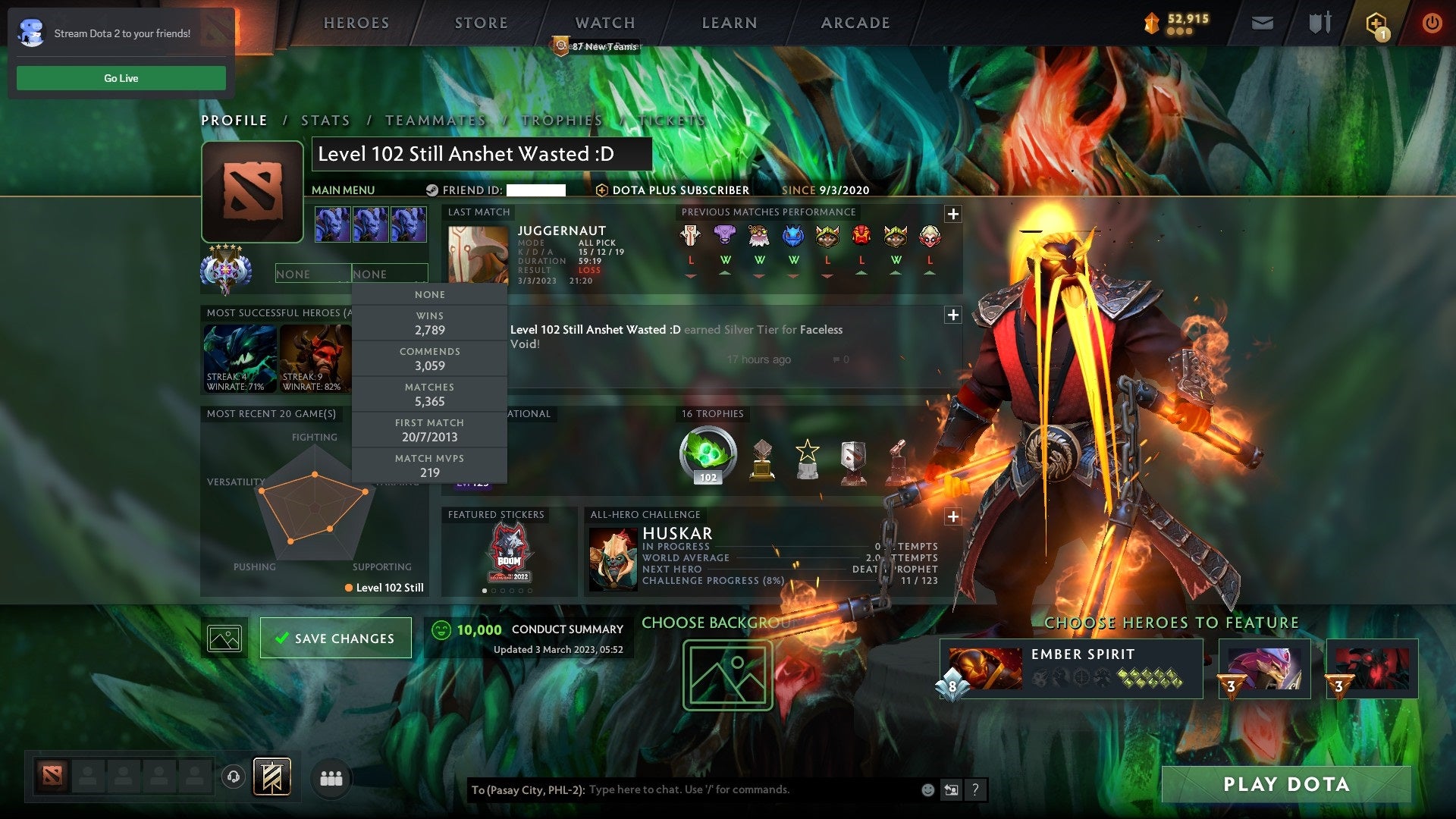Click the red power button icon
Image resolution: width=1456 pixels, height=819 pixels.
click(x=1433, y=23)
